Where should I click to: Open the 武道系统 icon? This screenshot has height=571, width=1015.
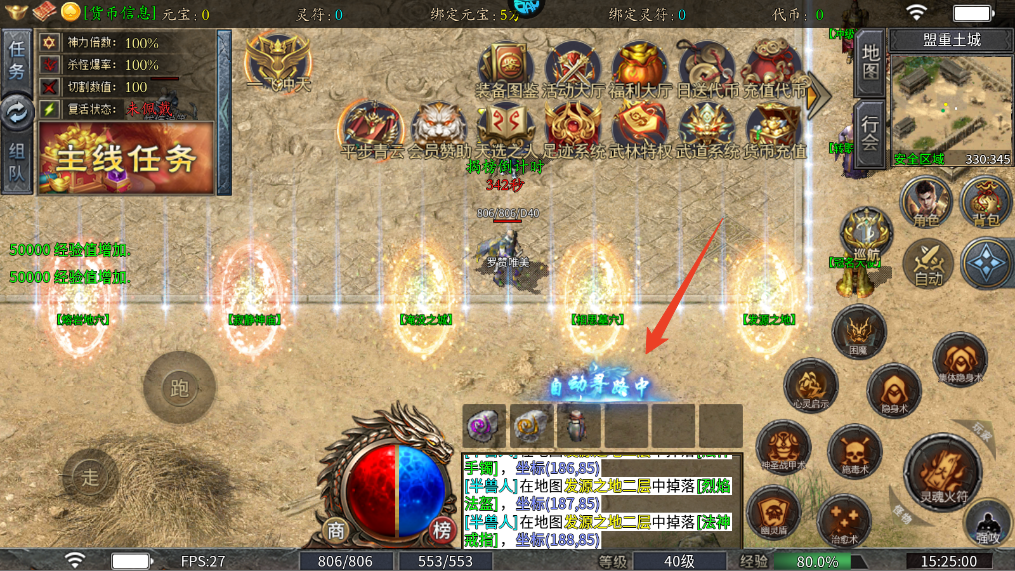[x=708, y=127]
